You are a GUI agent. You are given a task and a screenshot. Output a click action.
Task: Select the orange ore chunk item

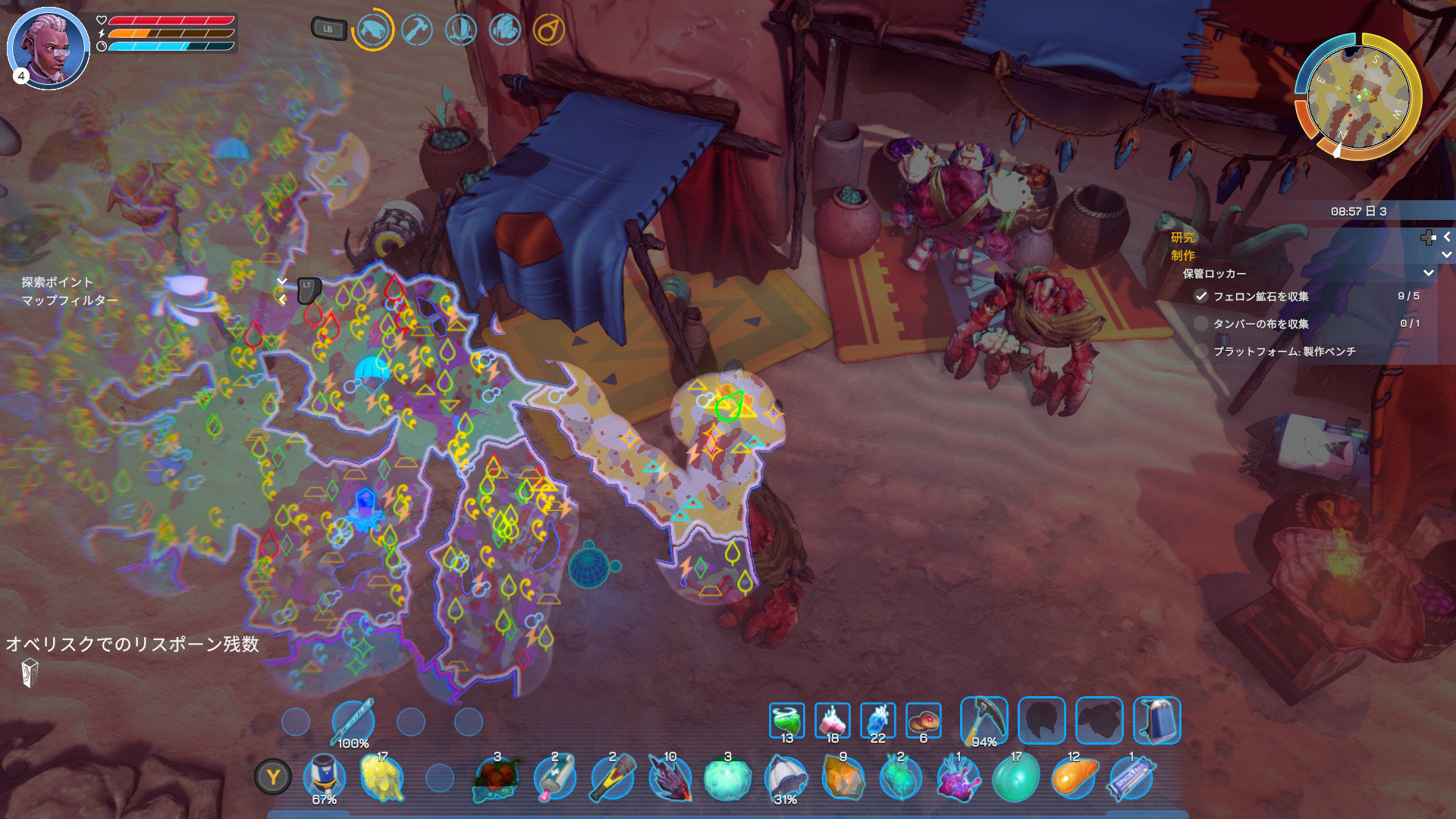click(843, 779)
